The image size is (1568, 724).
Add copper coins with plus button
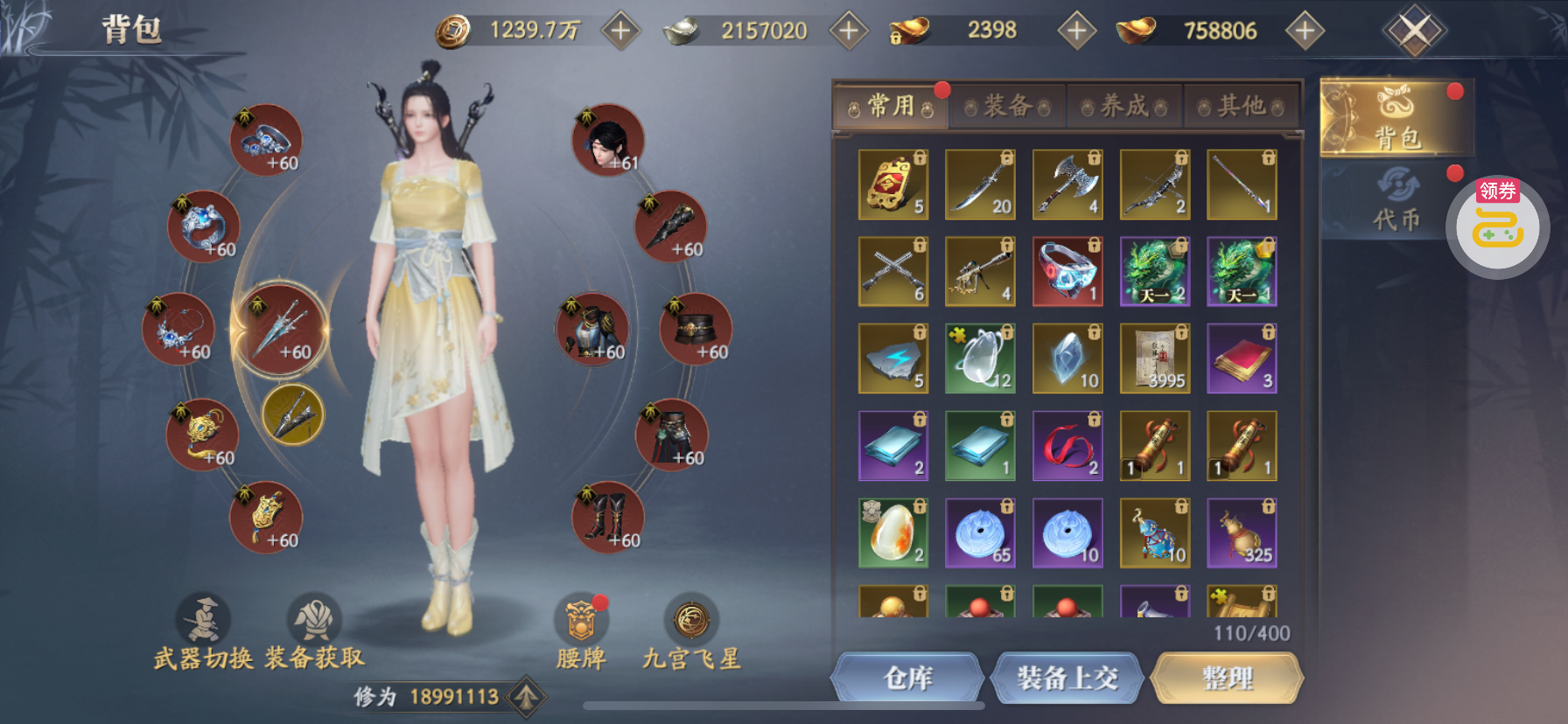(620, 31)
